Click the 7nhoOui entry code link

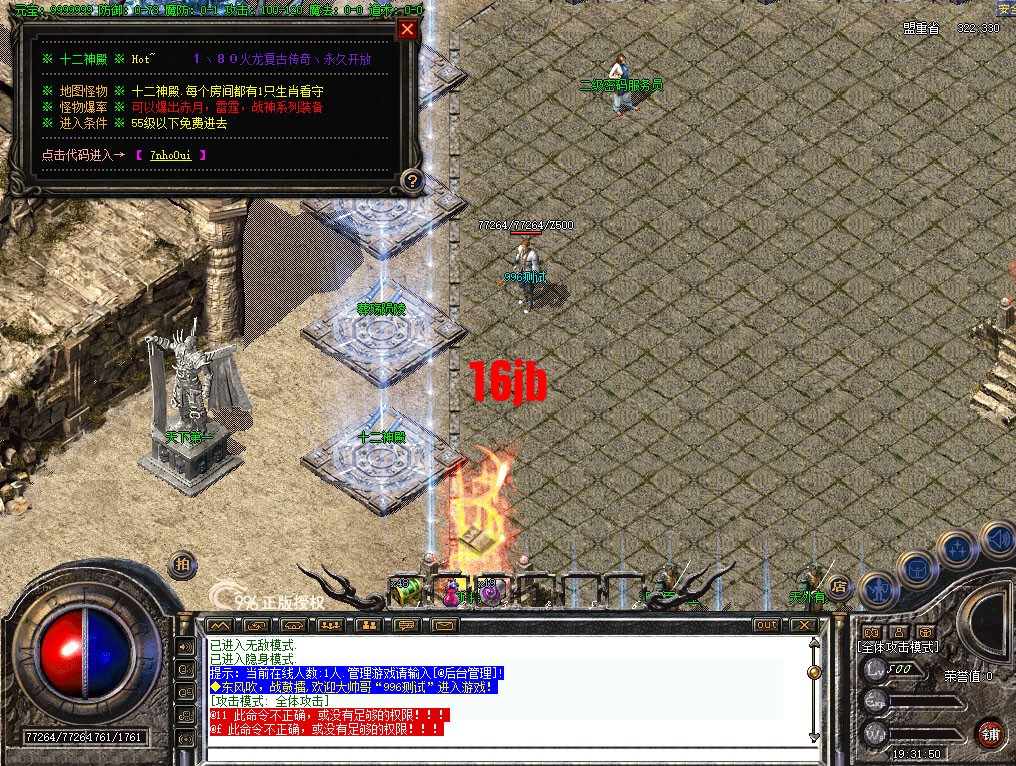[171, 155]
